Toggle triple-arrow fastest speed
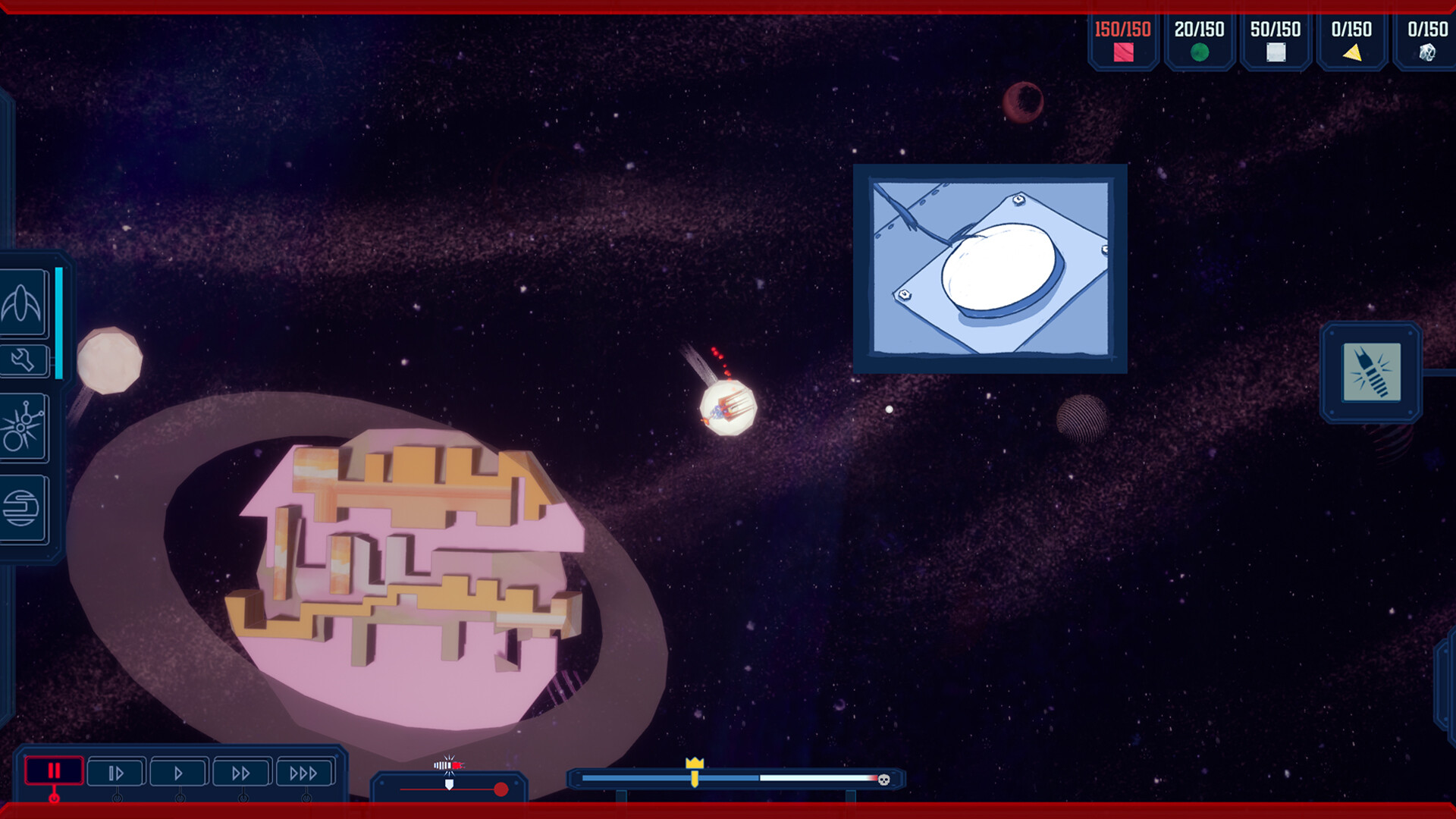This screenshot has height=819, width=1456. 305,772
